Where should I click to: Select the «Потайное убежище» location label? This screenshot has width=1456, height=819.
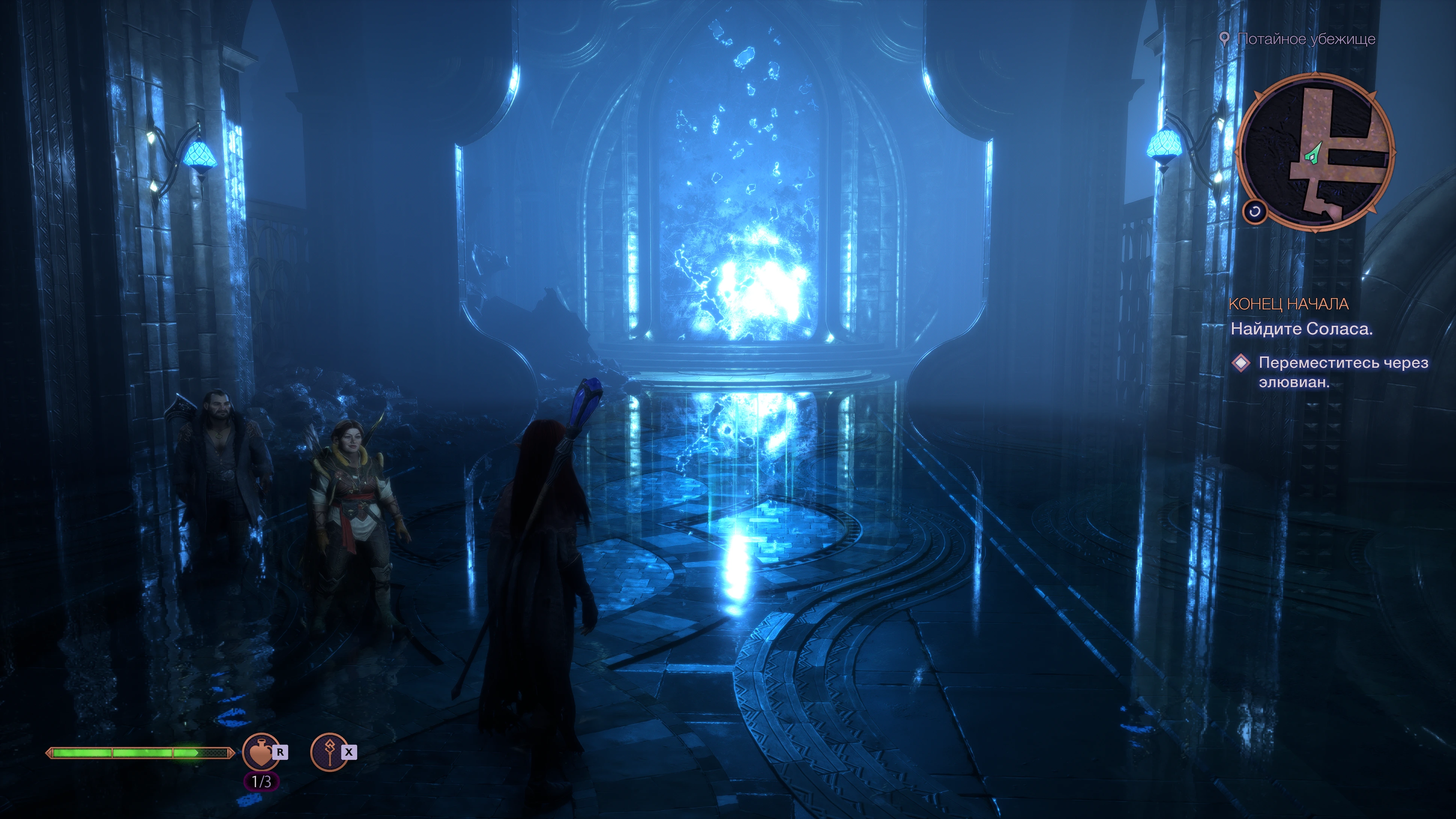(1306, 39)
